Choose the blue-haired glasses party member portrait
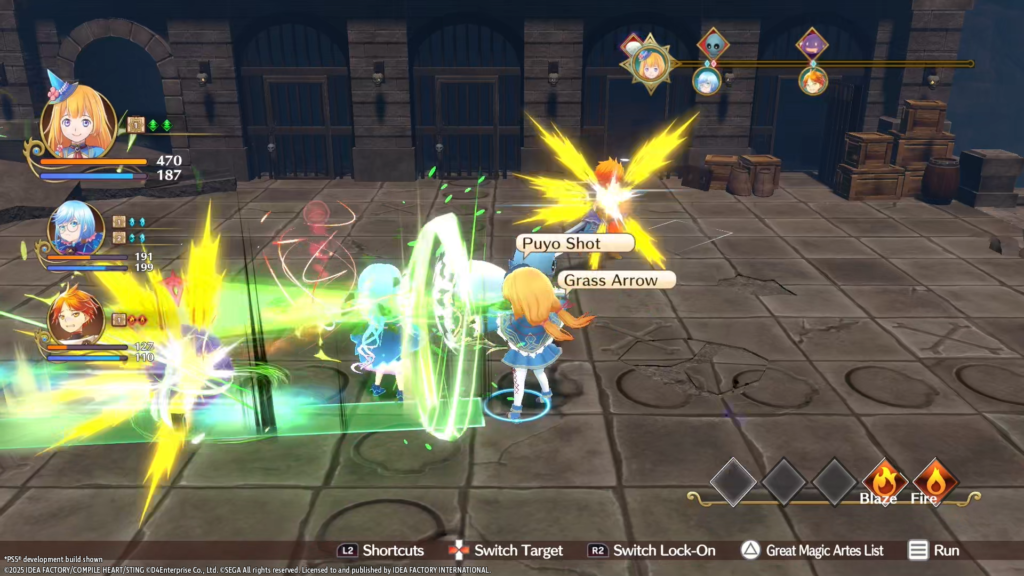This screenshot has width=1024, height=576. pos(76,229)
